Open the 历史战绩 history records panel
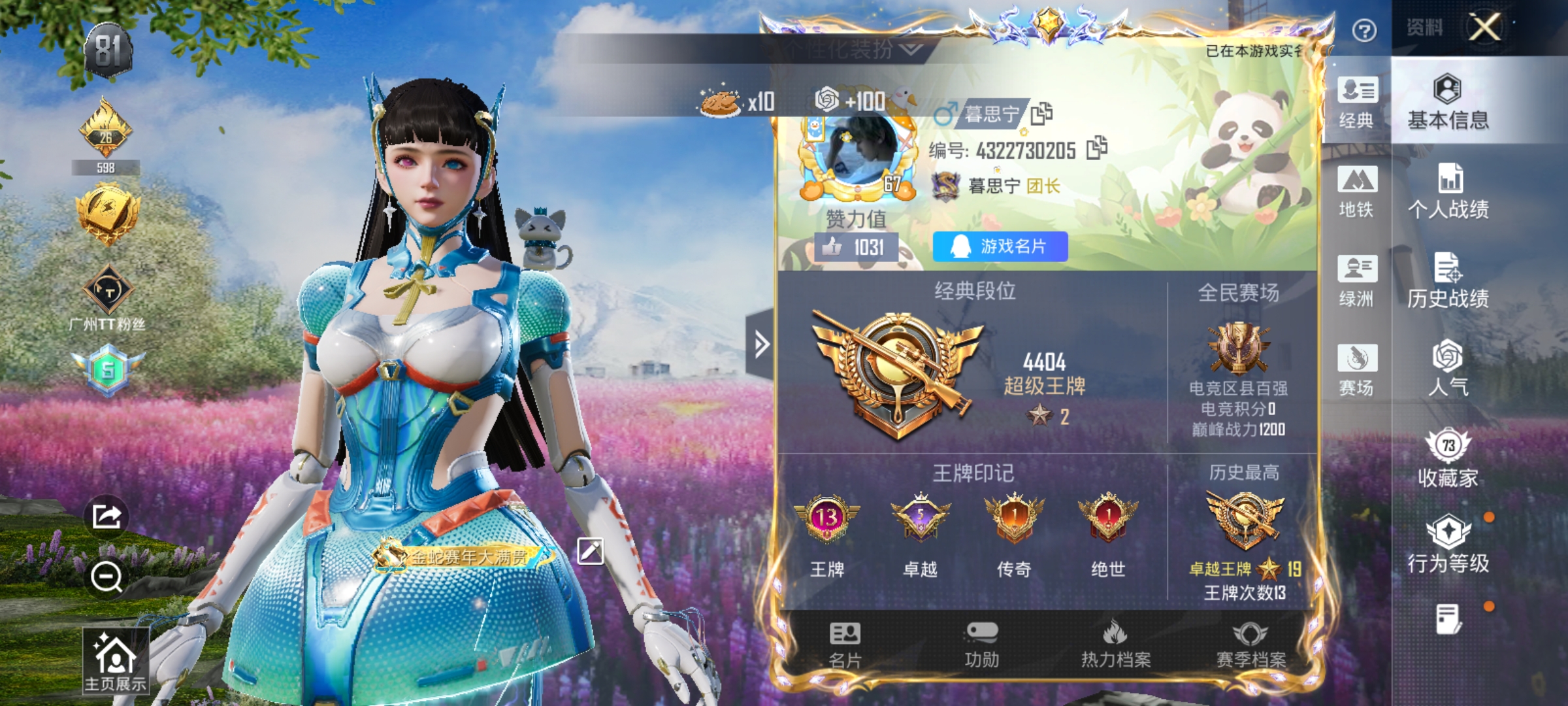Image resolution: width=1568 pixels, height=706 pixels. point(1448,280)
